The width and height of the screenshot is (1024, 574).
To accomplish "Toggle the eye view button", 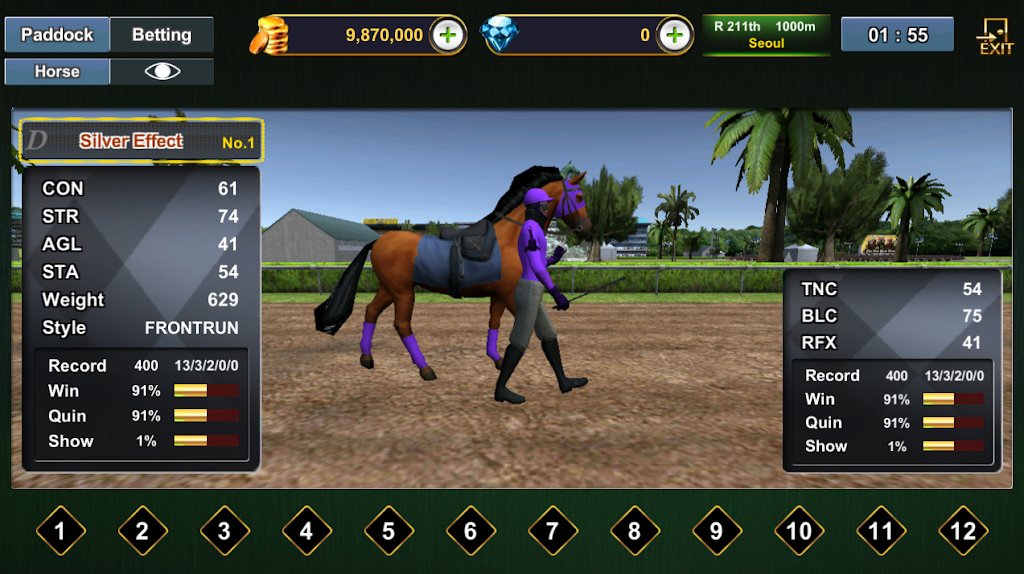I will tap(162, 72).
